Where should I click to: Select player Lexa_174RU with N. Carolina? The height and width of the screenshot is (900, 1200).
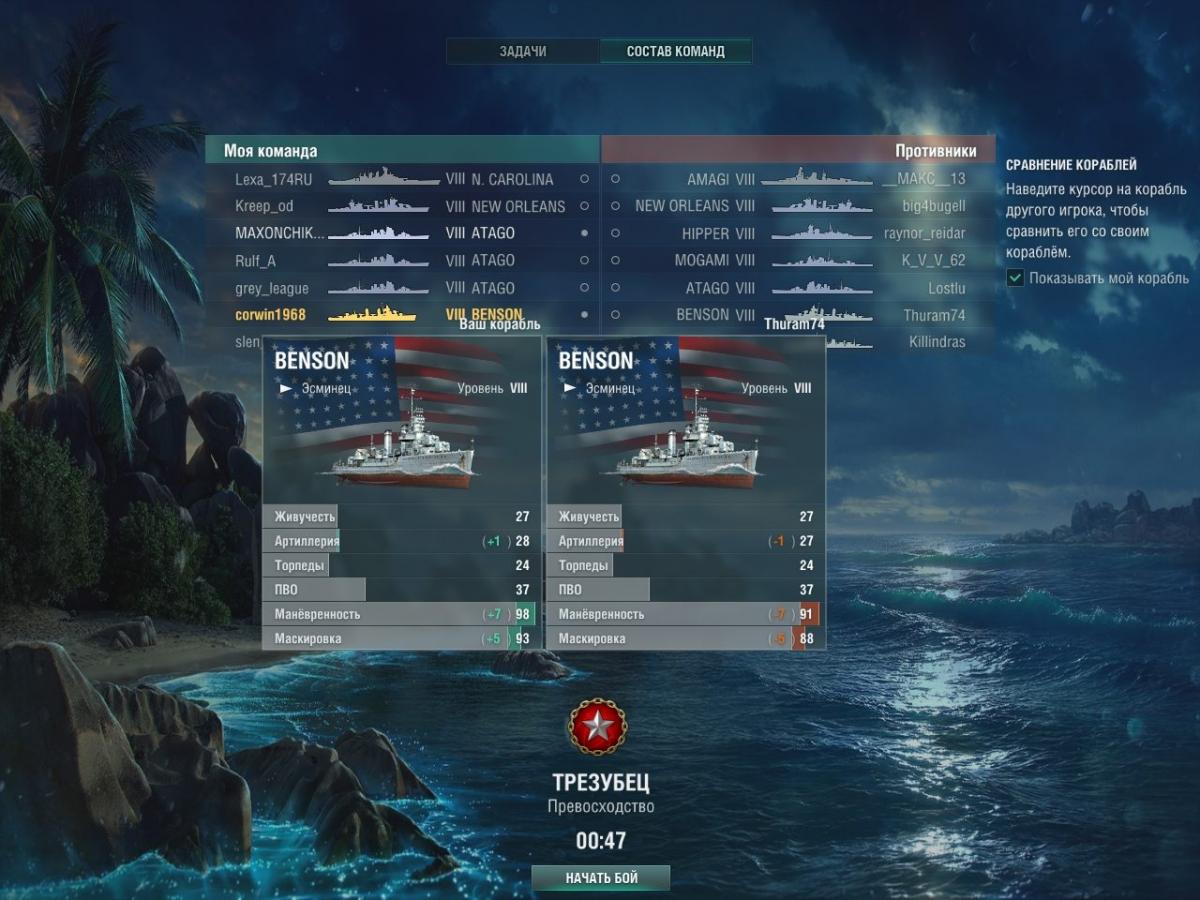click(400, 180)
